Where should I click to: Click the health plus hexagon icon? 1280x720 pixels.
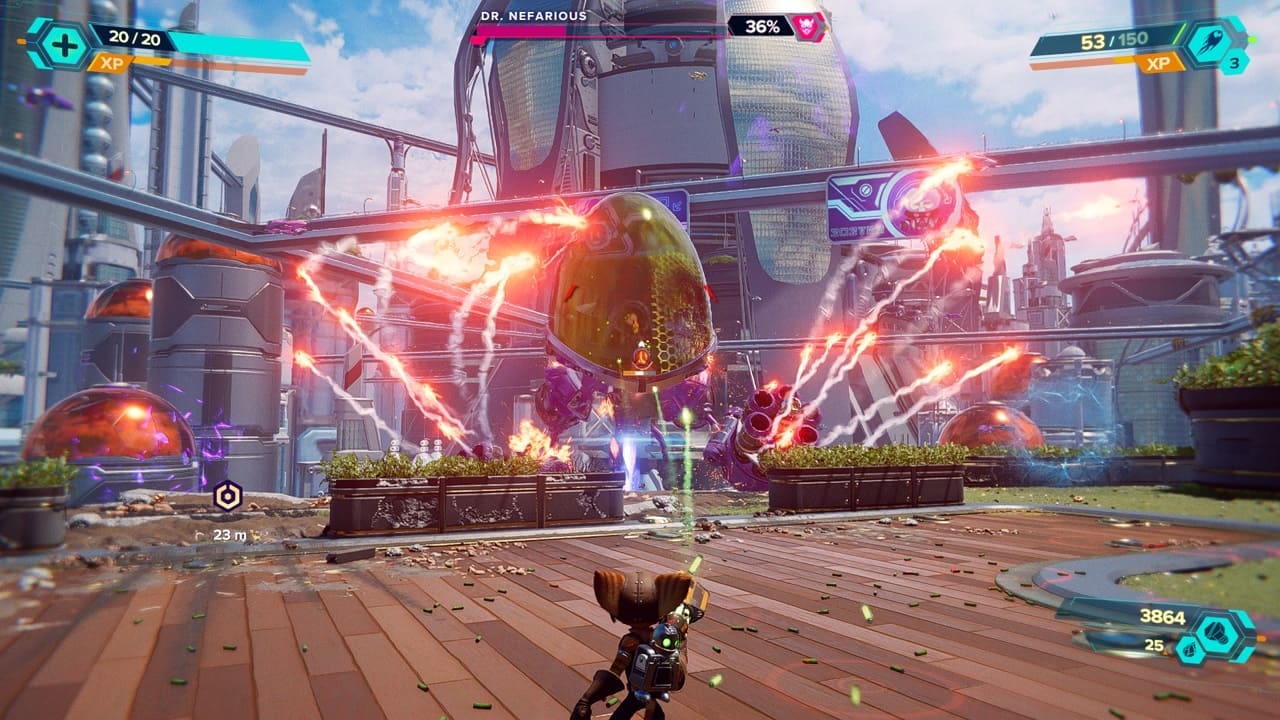(x=60, y=44)
